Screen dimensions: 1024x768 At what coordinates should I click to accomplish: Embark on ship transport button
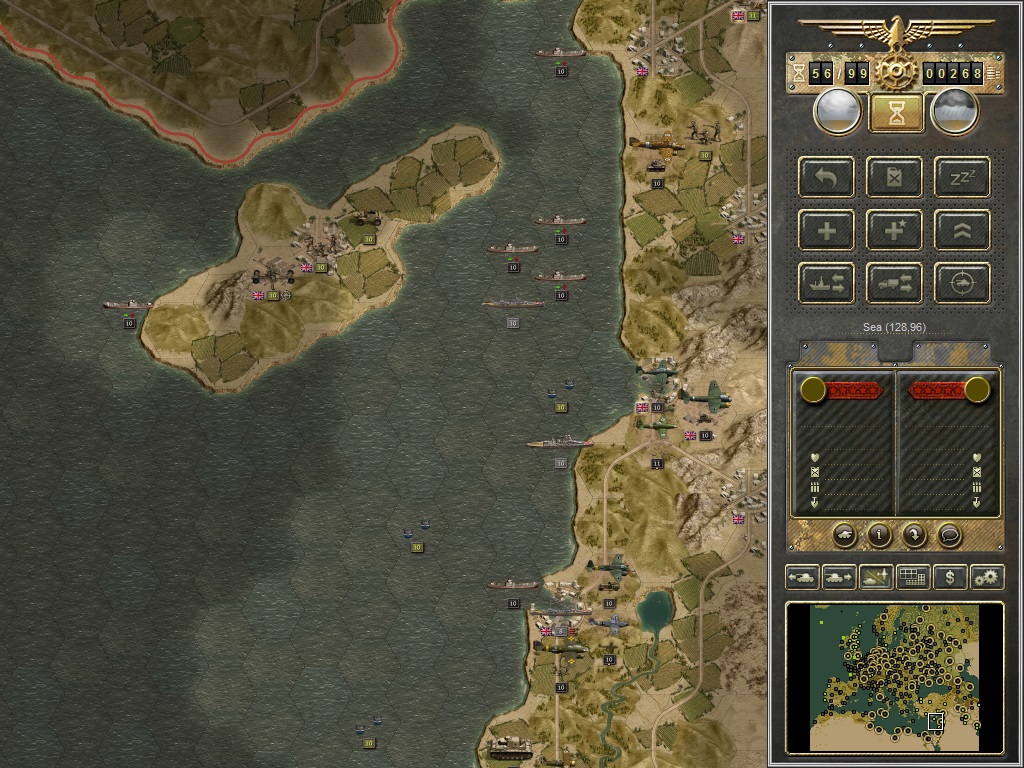(827, 283)
